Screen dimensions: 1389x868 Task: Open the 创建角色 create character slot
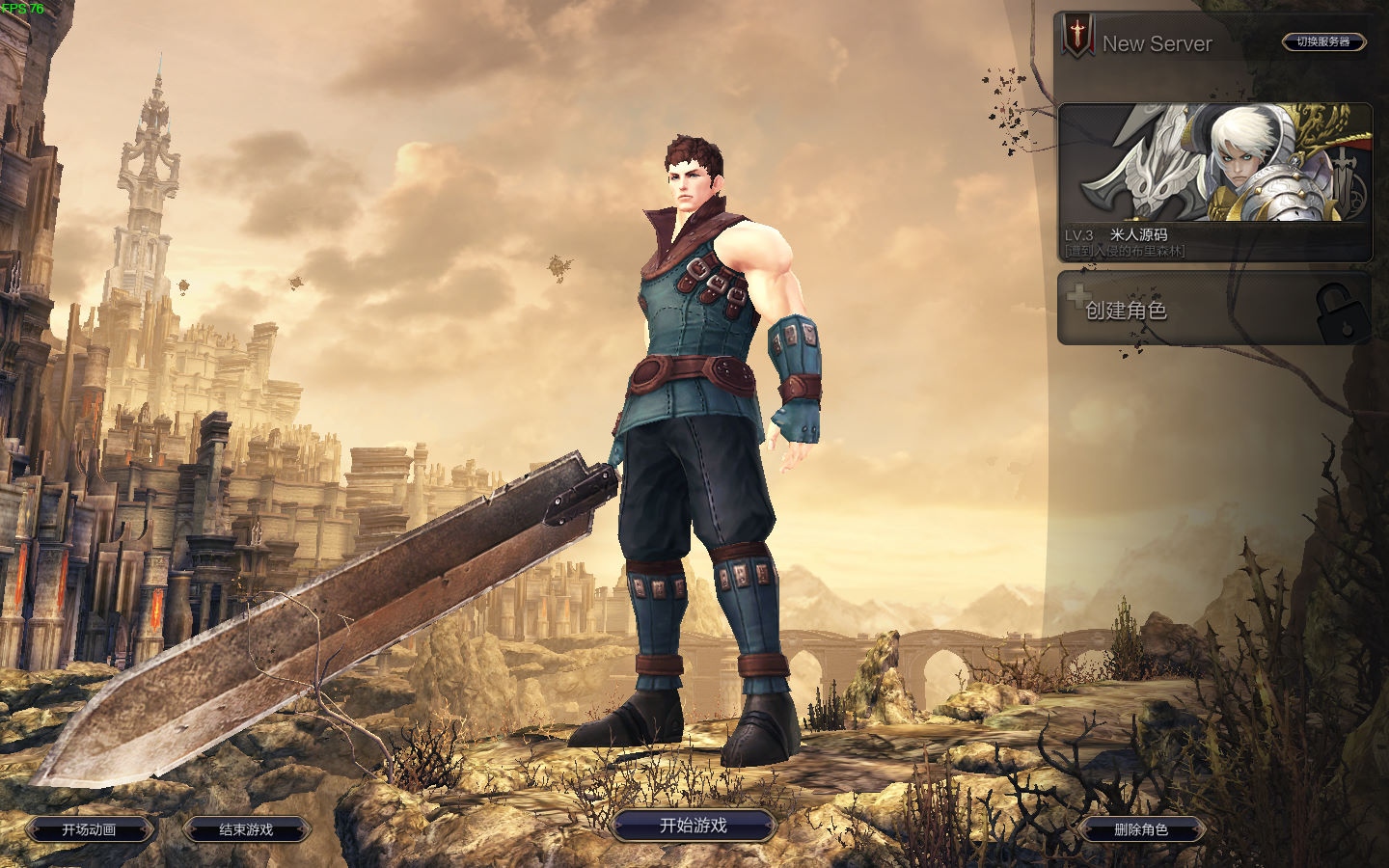1212,309
